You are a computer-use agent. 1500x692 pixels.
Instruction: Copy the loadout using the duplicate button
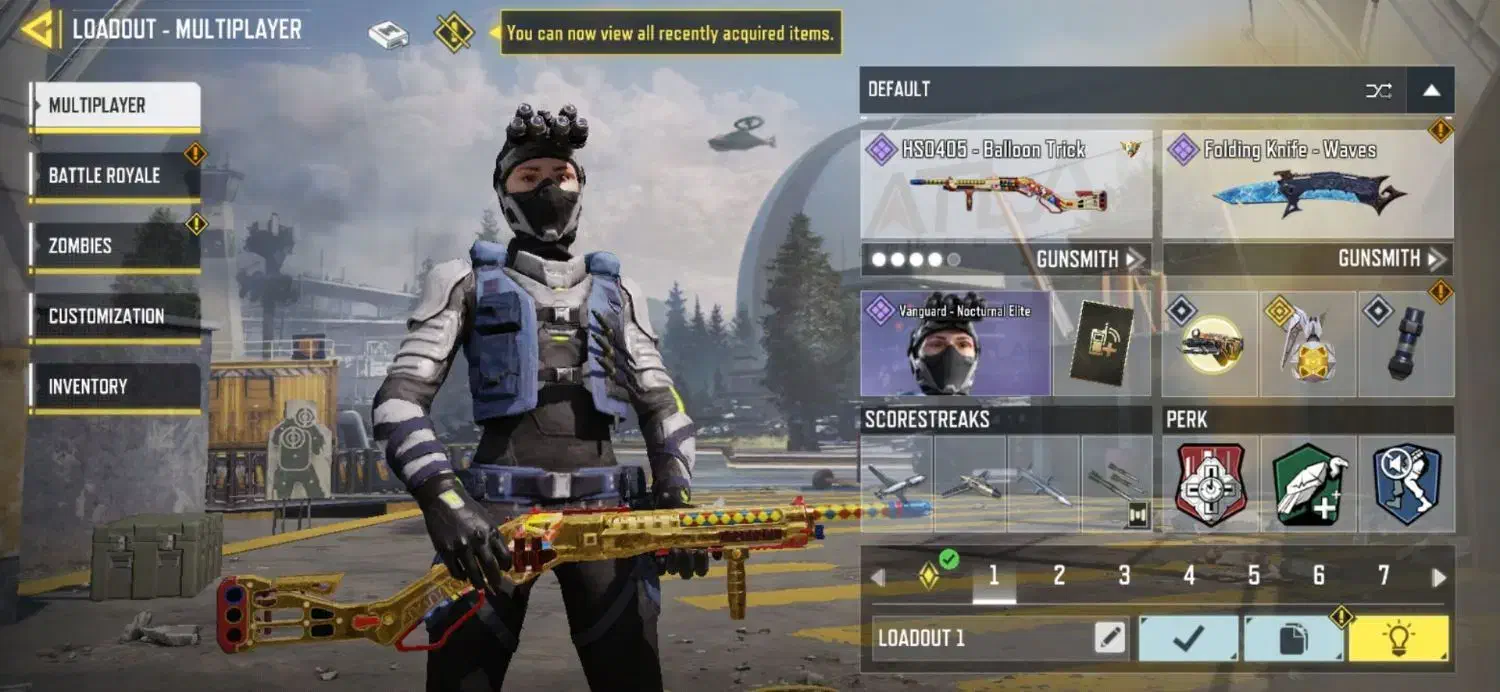coord(1293,638)
